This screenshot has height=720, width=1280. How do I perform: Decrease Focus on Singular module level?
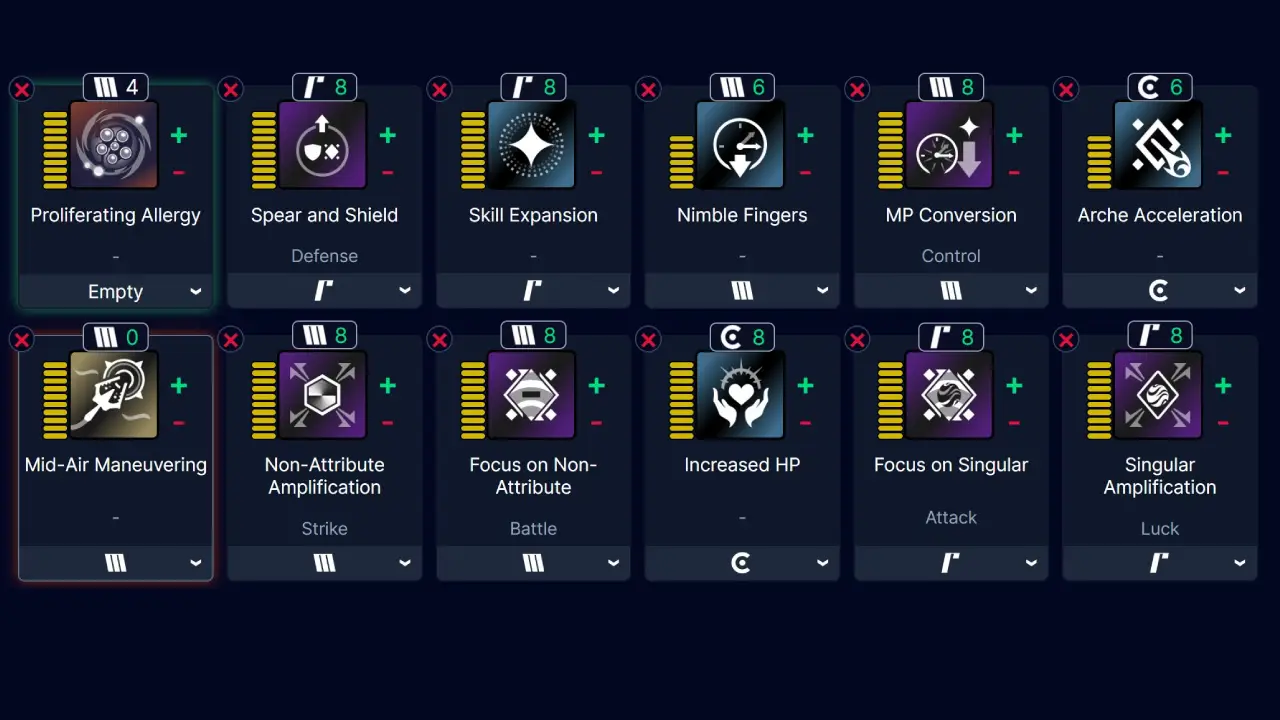[1014, 423]
